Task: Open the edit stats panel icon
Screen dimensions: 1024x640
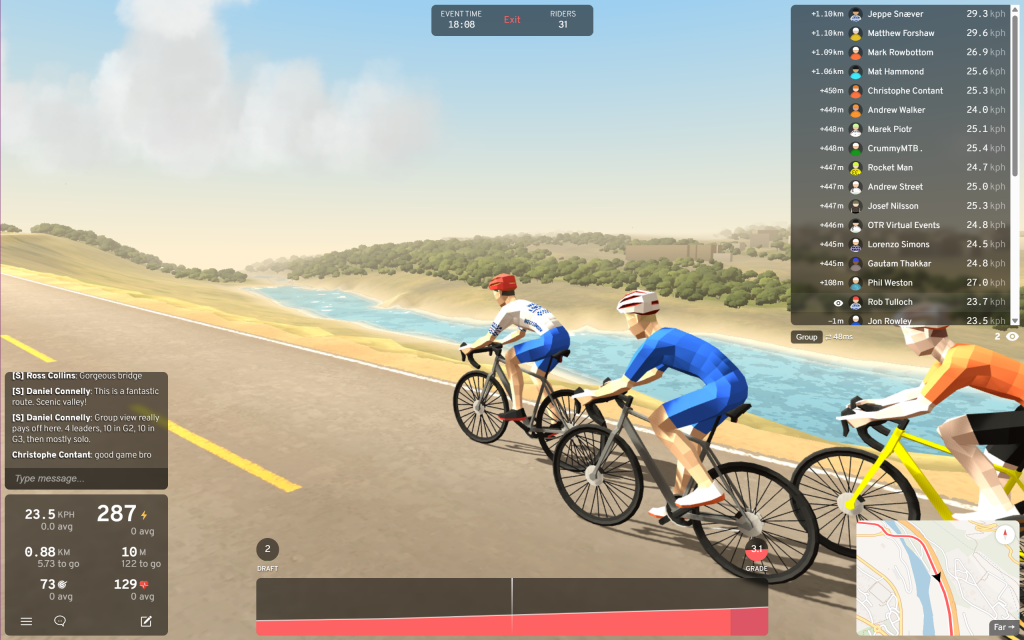Action: [x=146, y=621]
